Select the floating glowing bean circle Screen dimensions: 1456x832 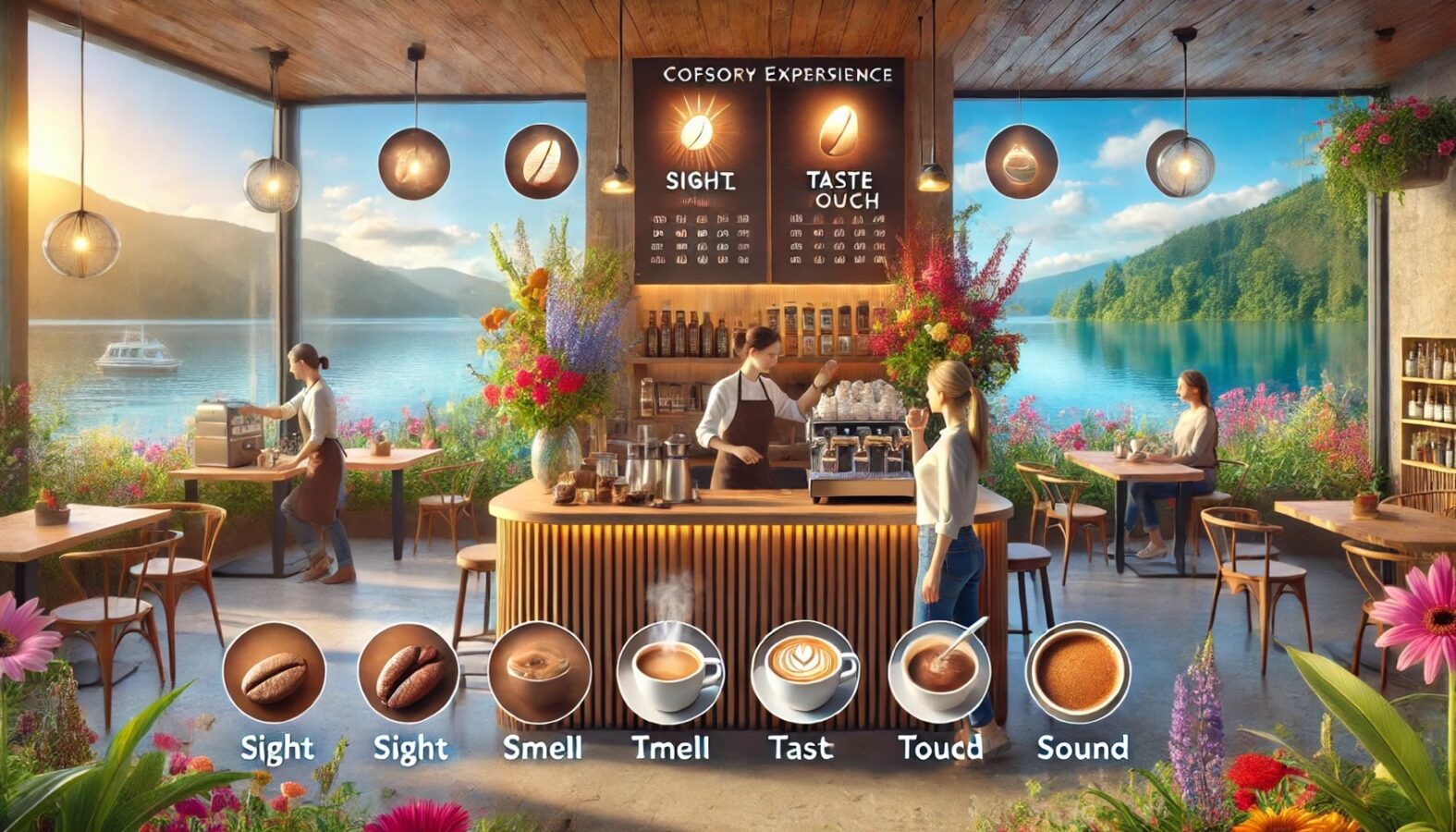(x=414, y=165)
